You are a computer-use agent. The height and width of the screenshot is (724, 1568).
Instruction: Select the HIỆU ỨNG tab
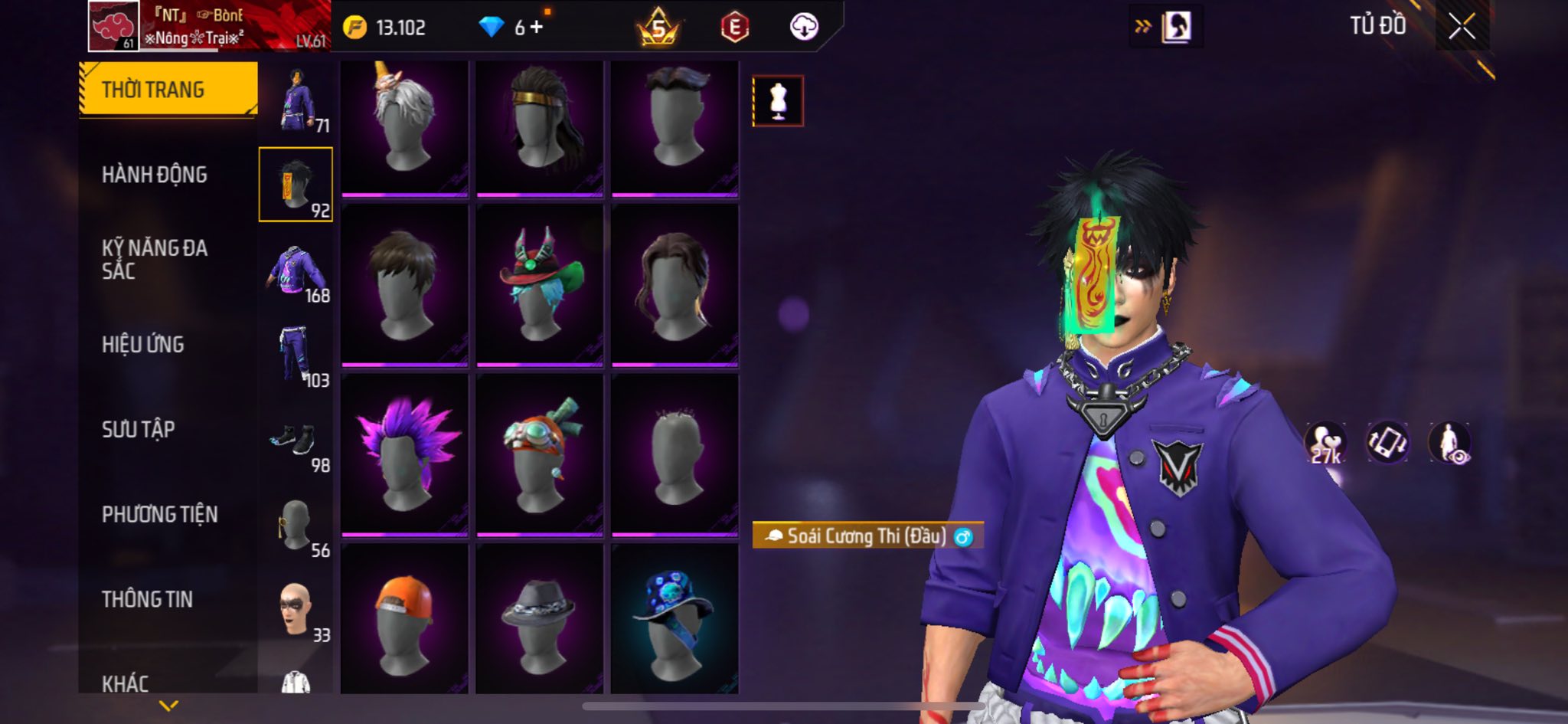point(143,345)
